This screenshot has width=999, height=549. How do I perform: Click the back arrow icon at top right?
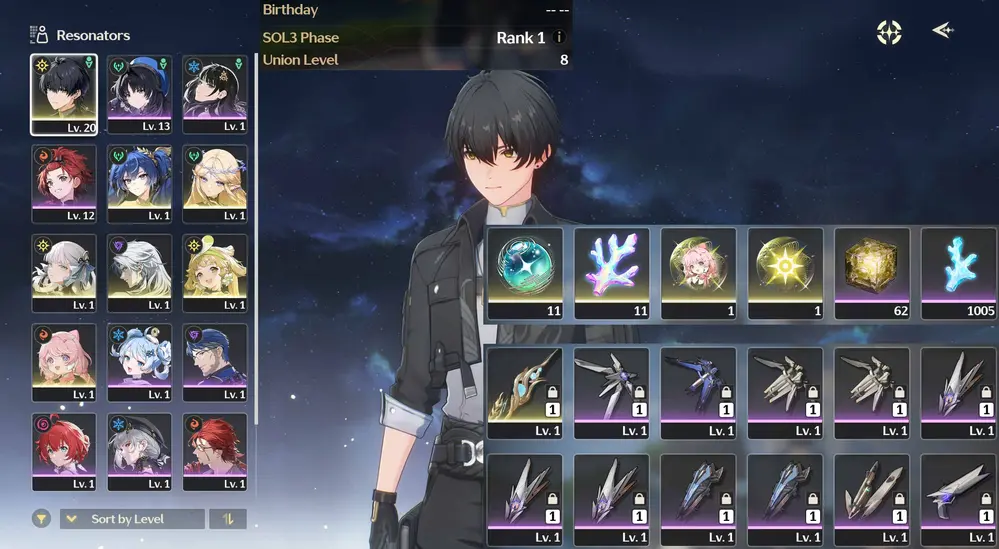click(x=942, y=31)
